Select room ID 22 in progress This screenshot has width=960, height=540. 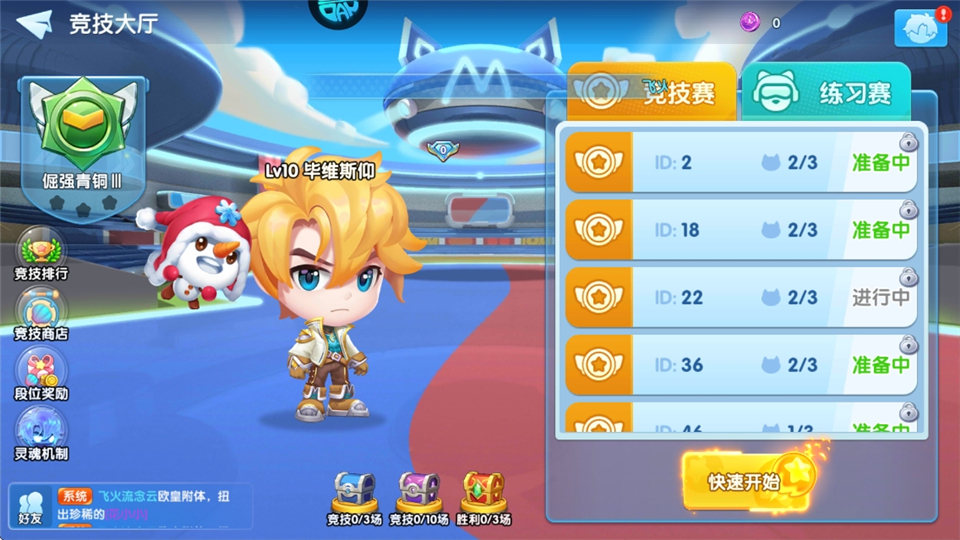(740, 298)
